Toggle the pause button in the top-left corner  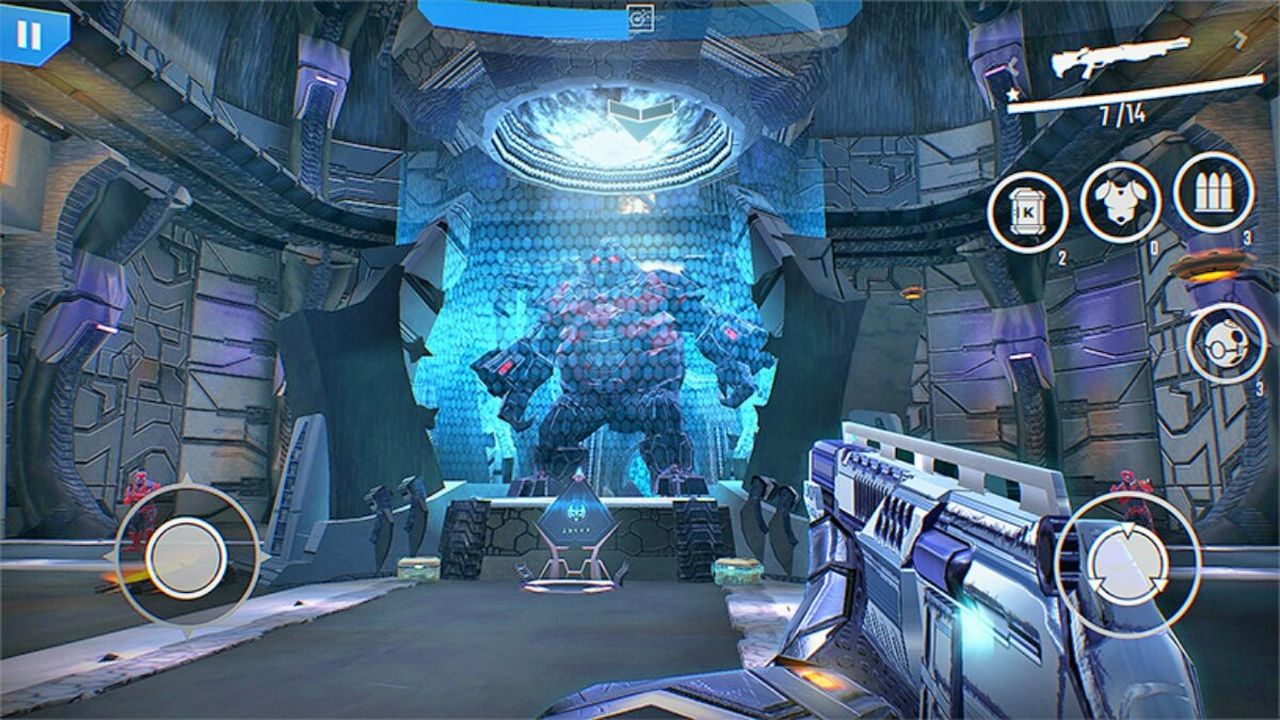30,35
